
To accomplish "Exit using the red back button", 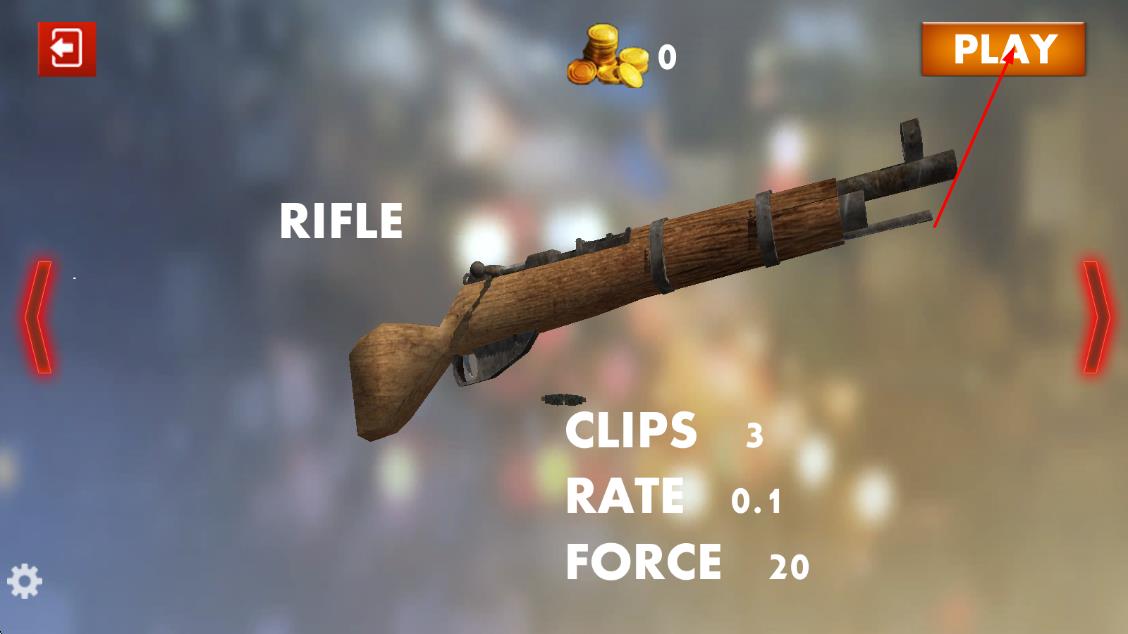I will coord(67,49).
